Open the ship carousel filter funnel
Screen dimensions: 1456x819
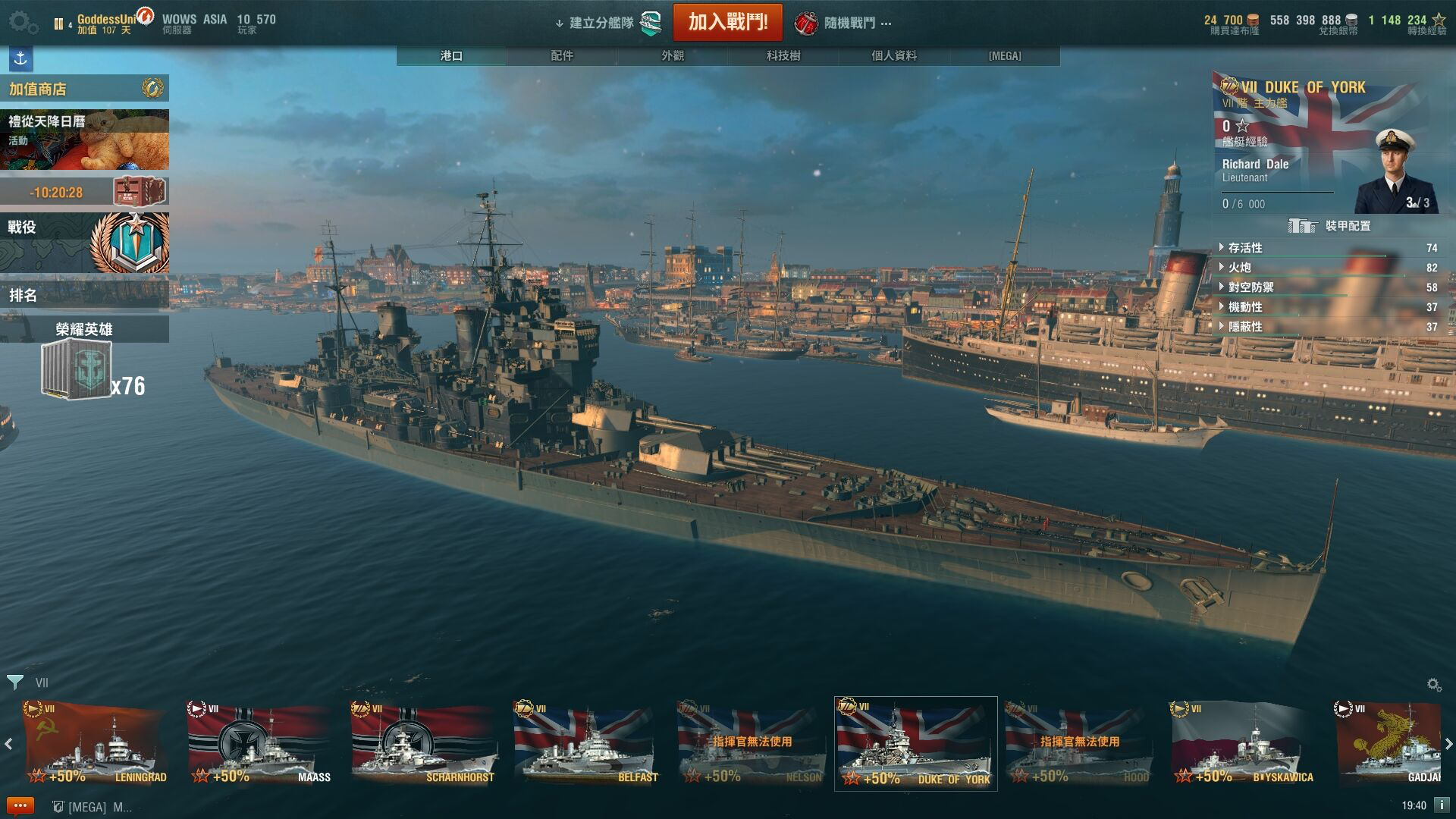tap(15, 682)
